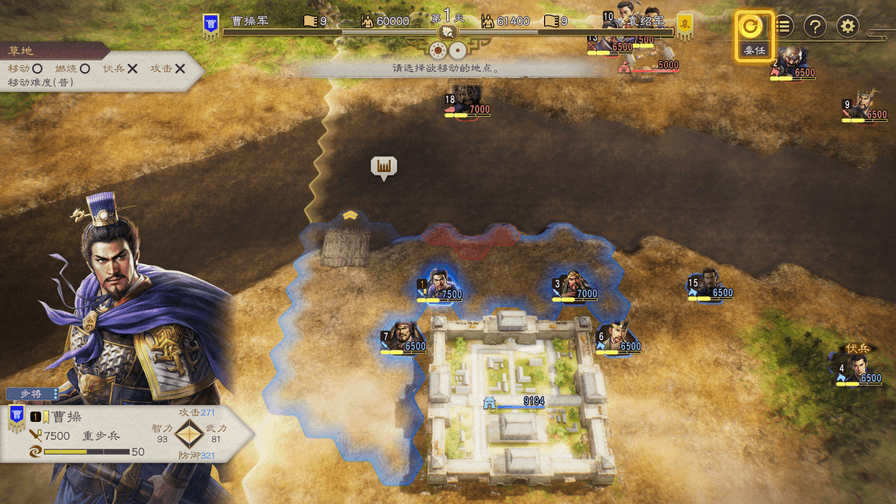Select enemy unit number 2
Viewport: 896px width, 504px height.
pyautogui.click(x=793, y=63)
